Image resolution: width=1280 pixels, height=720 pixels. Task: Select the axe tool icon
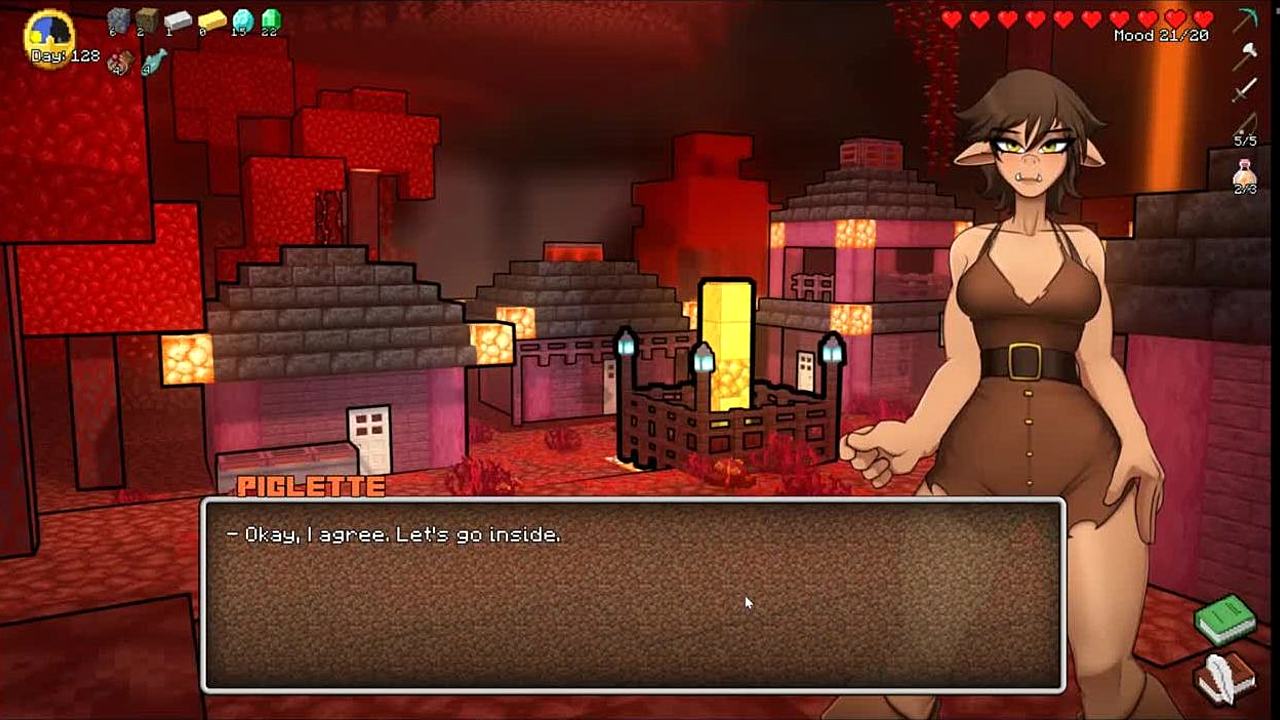coord(1245,56)
